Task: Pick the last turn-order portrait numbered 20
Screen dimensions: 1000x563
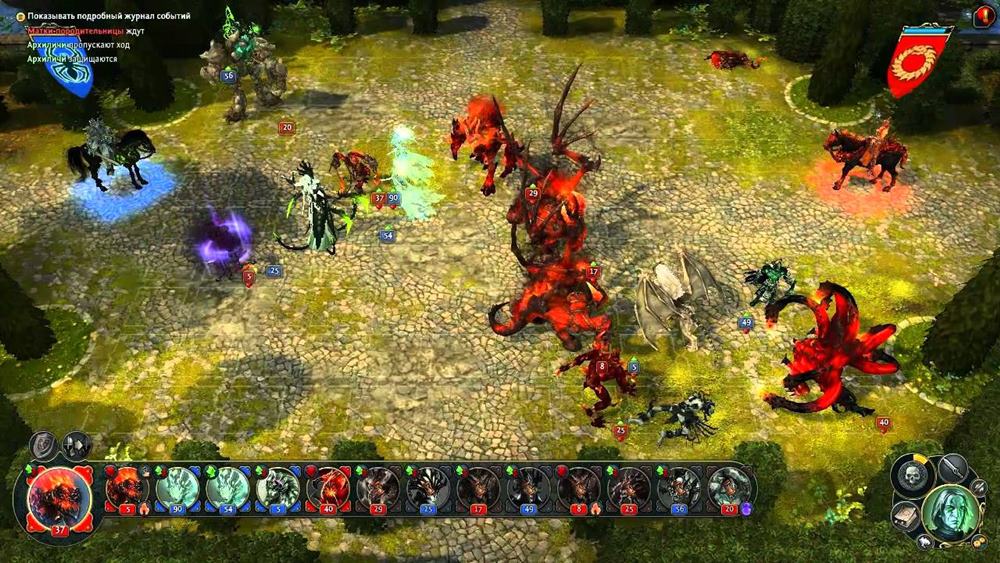Action: pyautogui.click(x=729, y=489)
